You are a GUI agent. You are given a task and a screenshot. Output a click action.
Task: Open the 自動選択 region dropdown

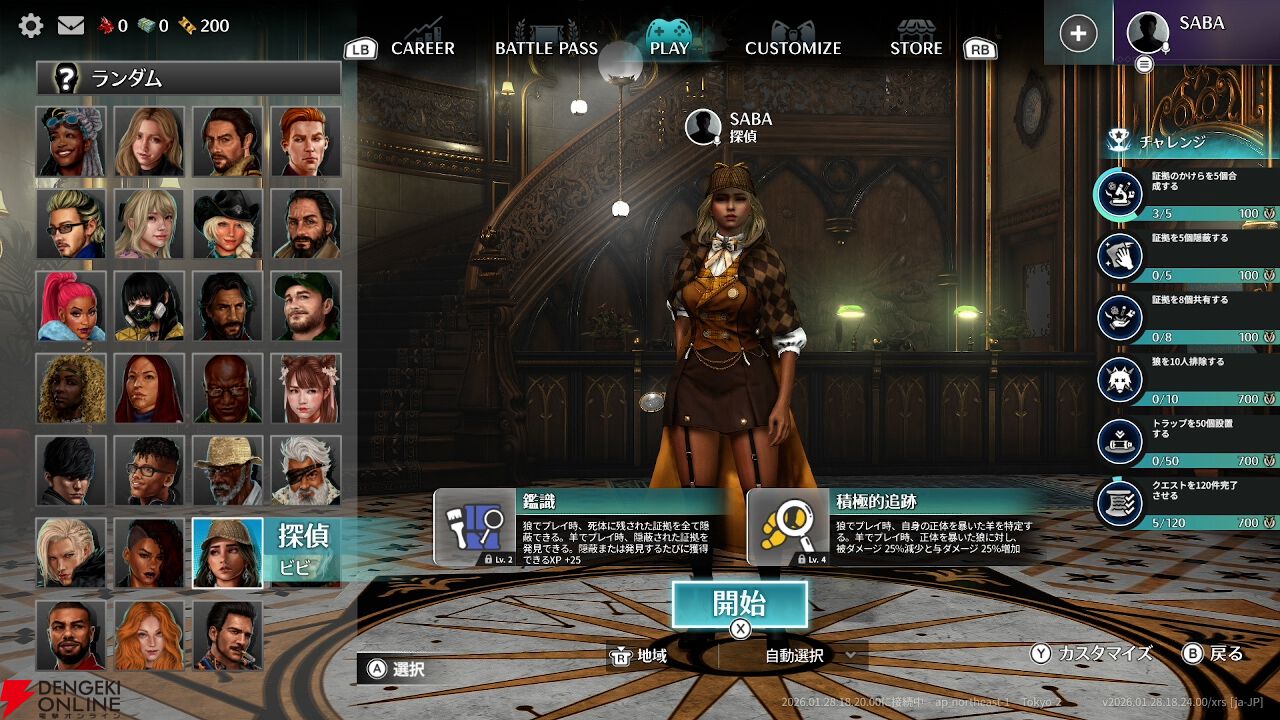[810, 655]
